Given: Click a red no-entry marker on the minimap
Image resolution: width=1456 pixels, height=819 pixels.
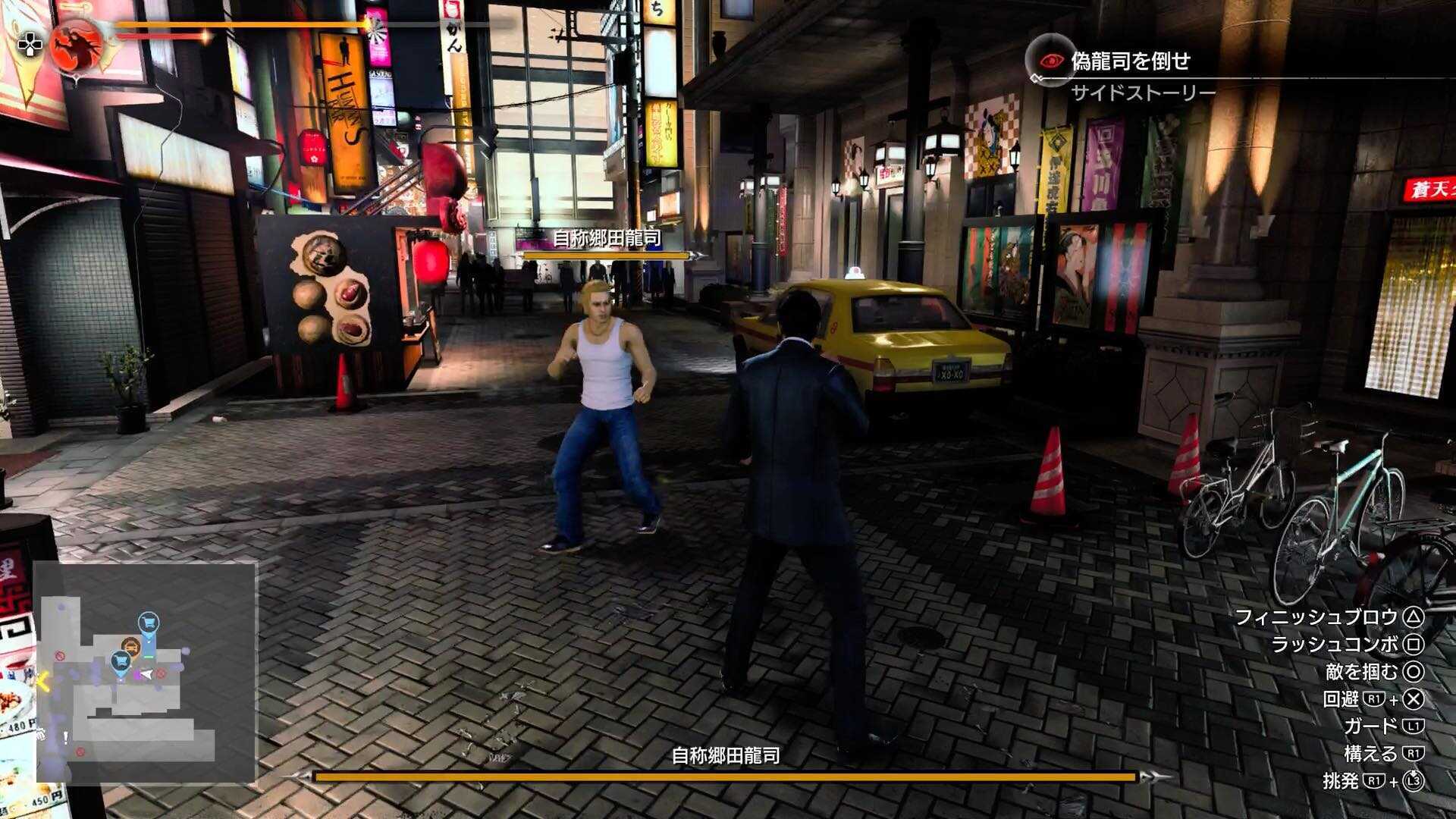Looking at the screenshot, I should [x=61, y=655].
